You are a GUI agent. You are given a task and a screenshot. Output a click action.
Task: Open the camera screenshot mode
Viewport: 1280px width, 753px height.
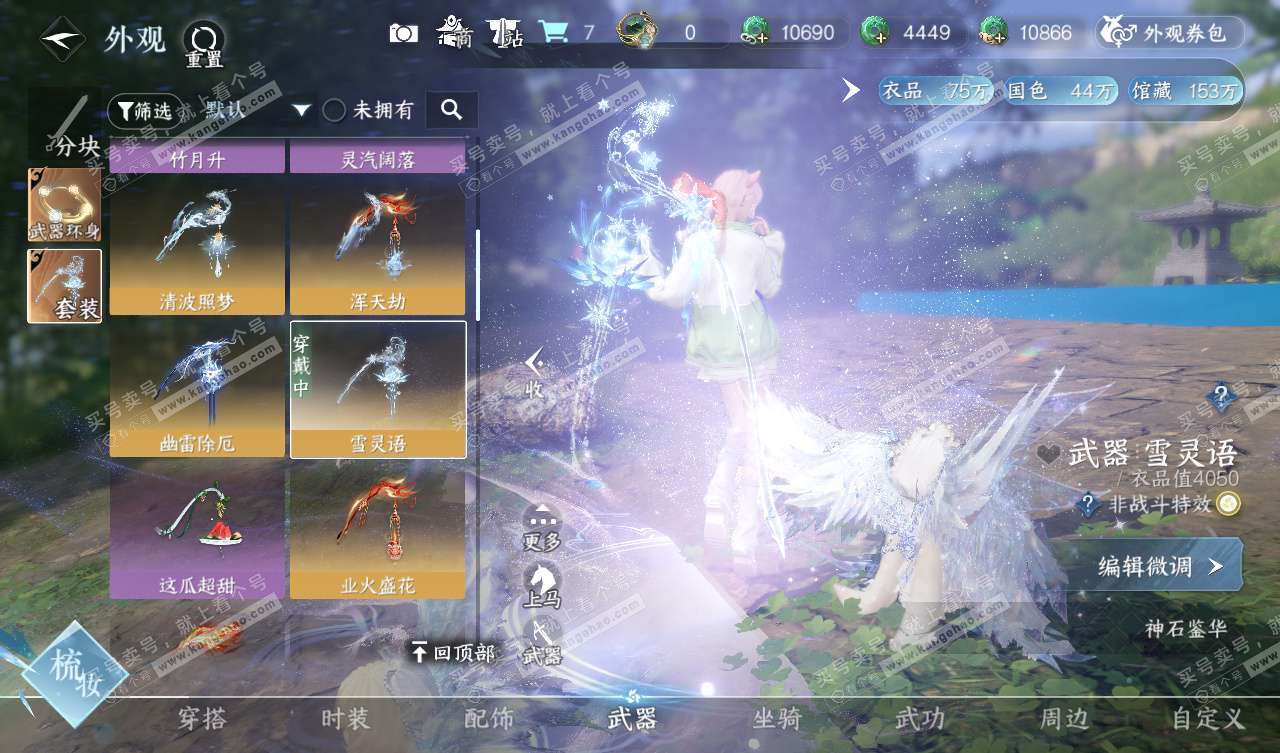(x=404, y=33)
